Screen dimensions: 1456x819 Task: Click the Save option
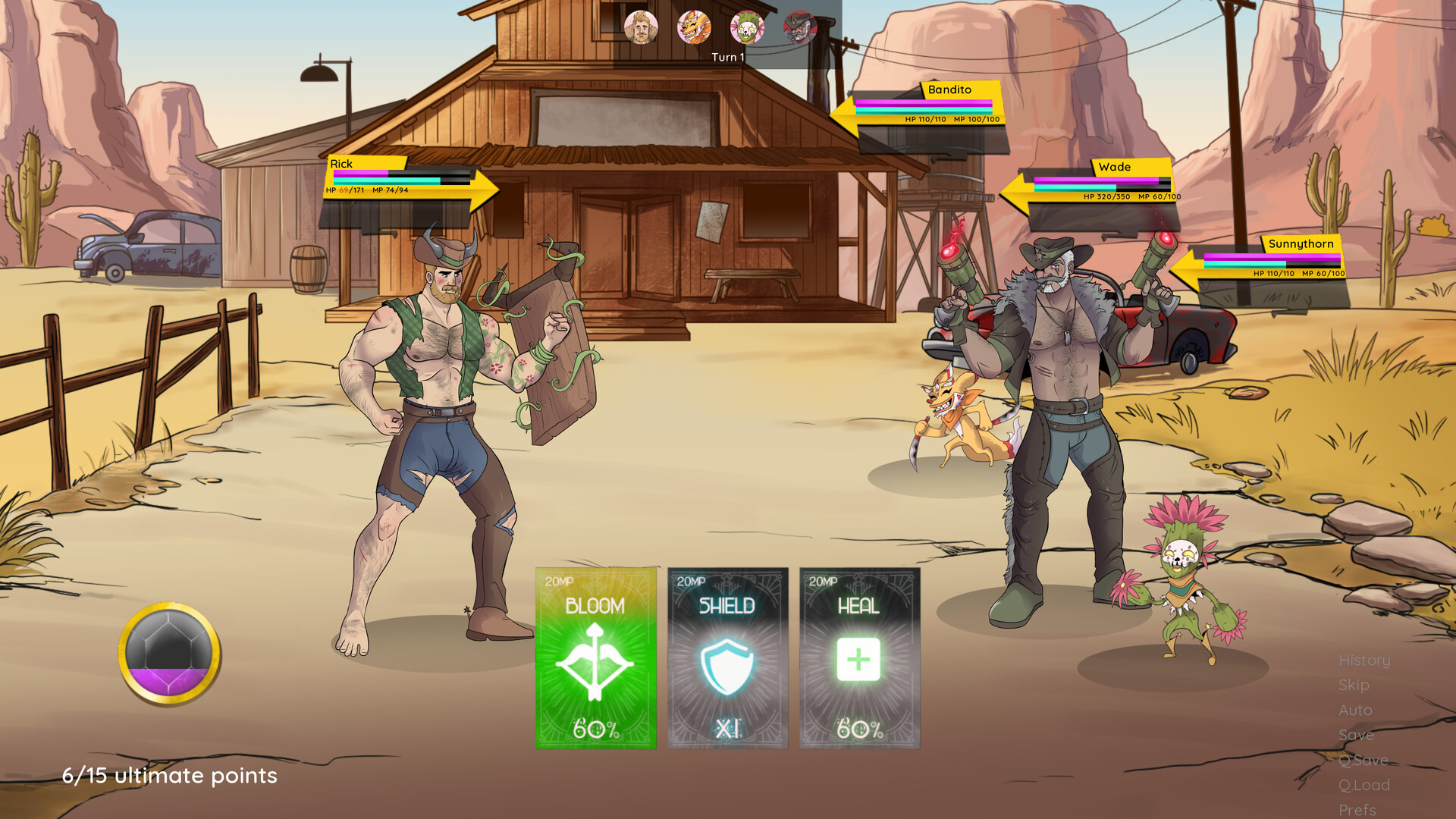tap(1357, 735)
